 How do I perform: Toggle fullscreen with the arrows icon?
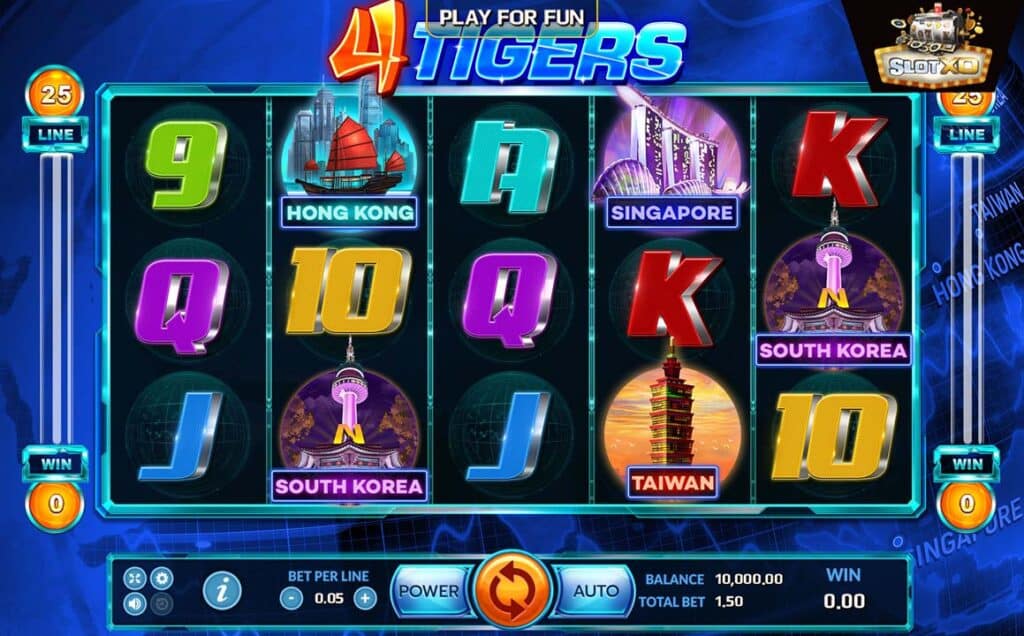[x=135, y=578]
